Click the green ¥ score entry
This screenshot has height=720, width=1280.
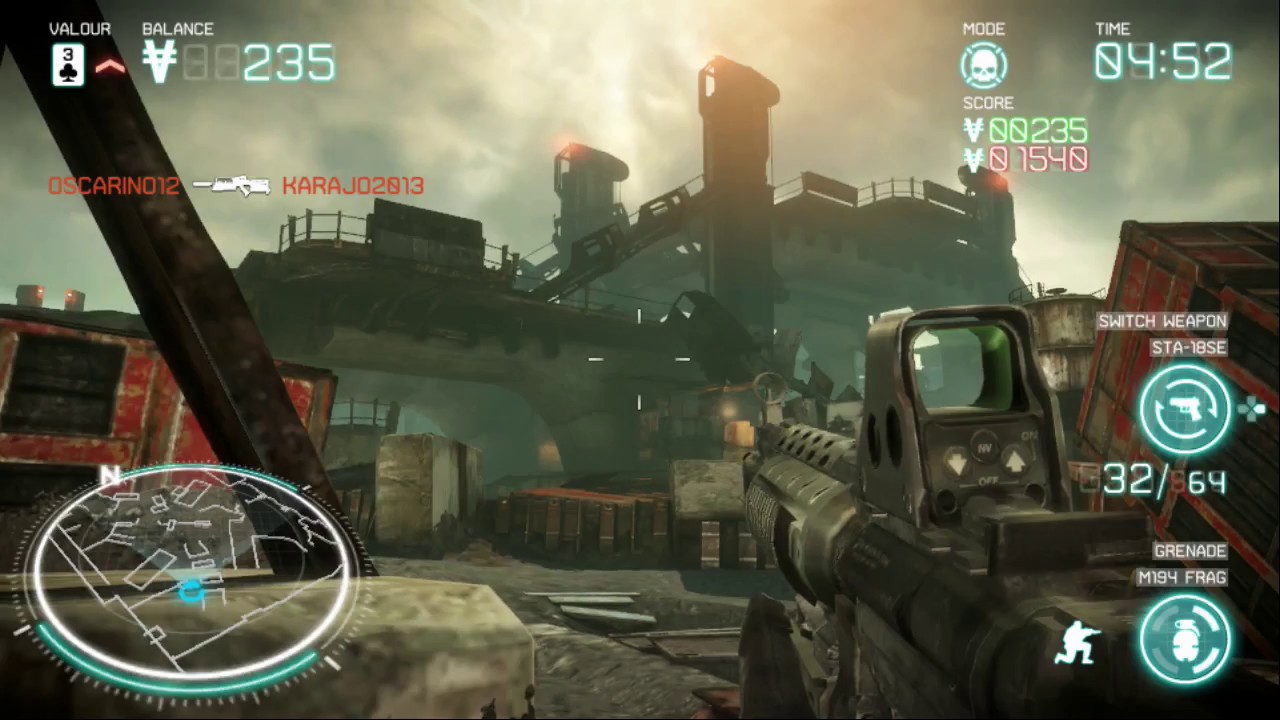[1026, 131]
